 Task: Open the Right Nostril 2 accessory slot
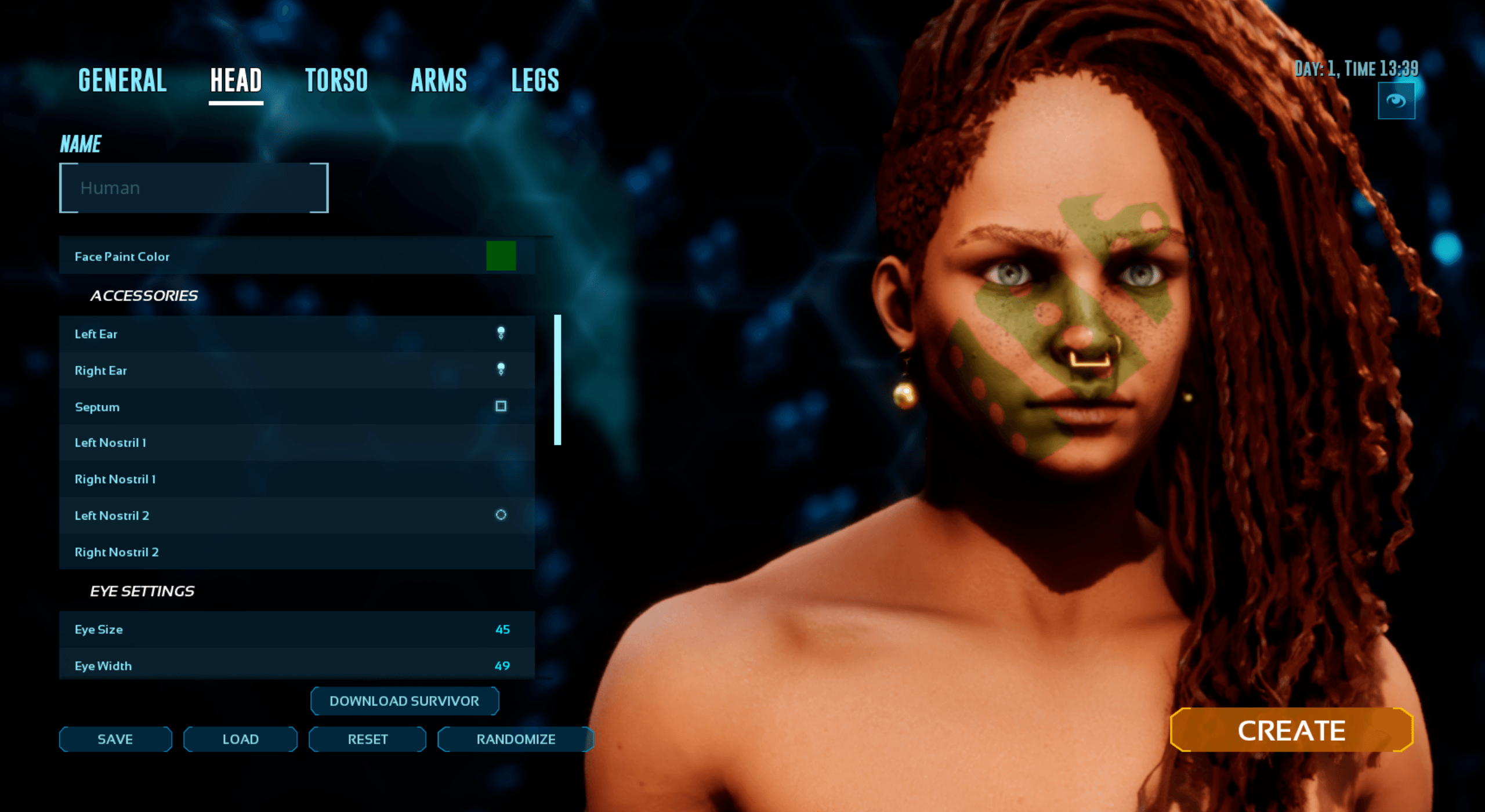click(x=296, y=552)
